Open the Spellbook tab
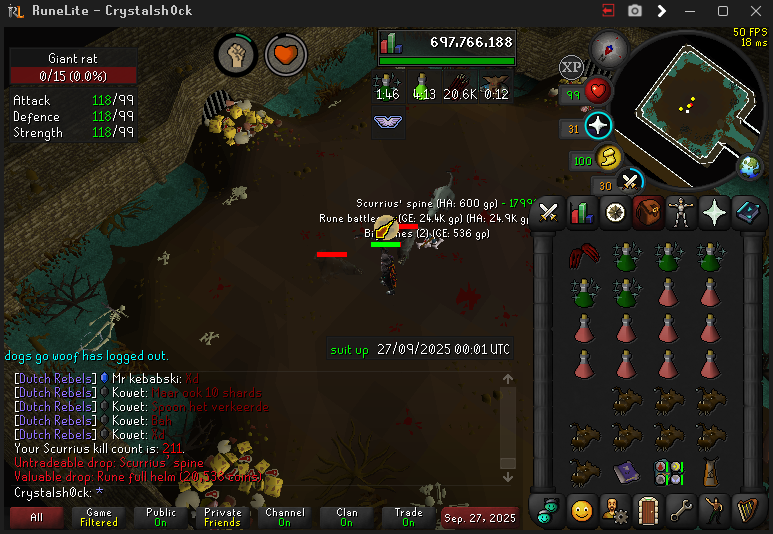The image size is (773, 534). [747, 212]
